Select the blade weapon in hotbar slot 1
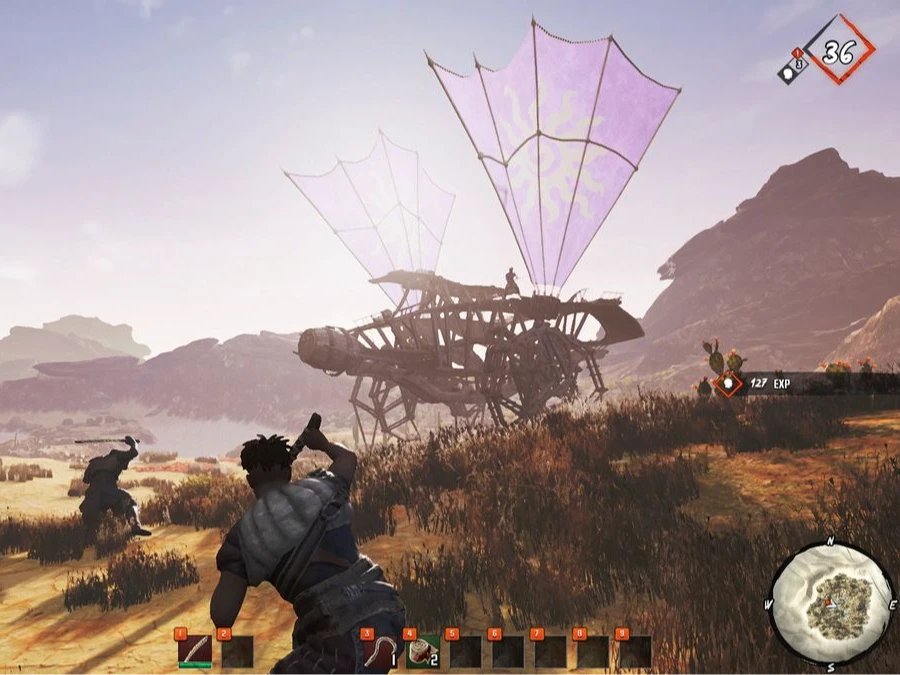Screen dimensions: 900x675 tap(194, 651)
